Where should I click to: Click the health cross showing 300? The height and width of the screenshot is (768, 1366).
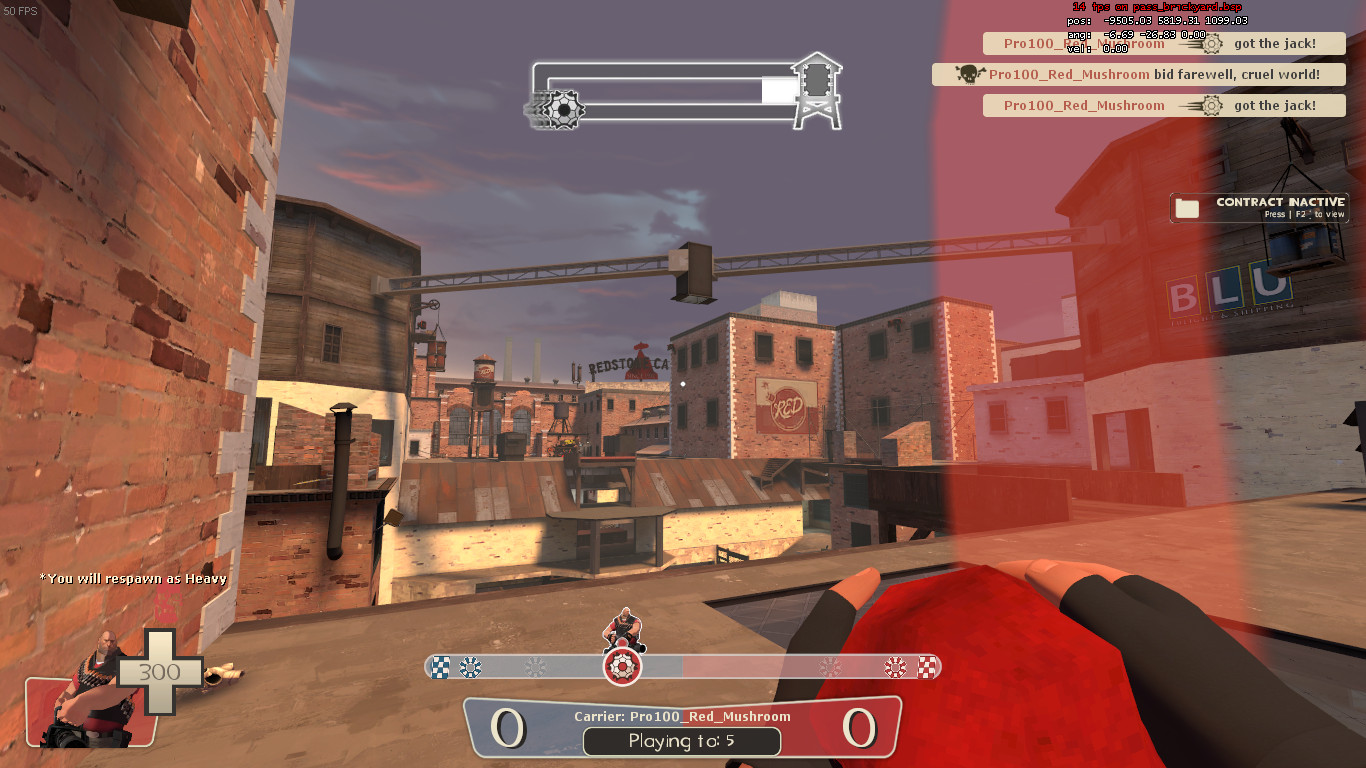(158, 672)
